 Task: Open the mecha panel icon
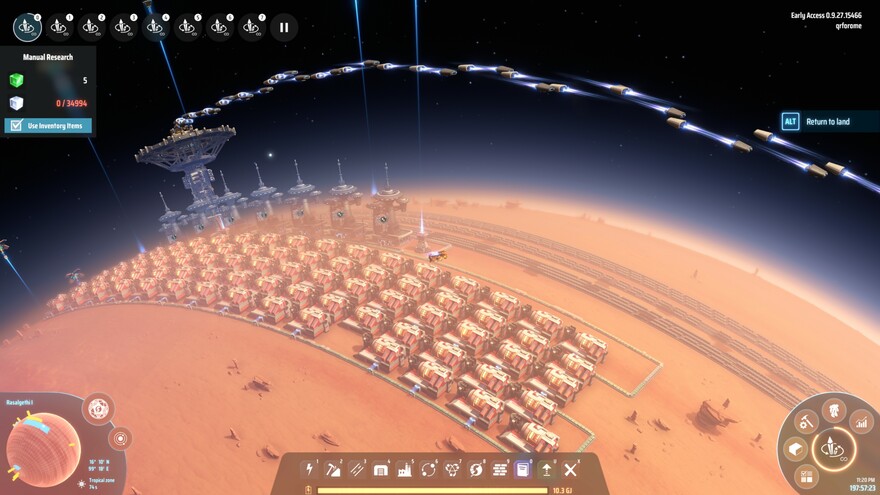pos(833,408)
